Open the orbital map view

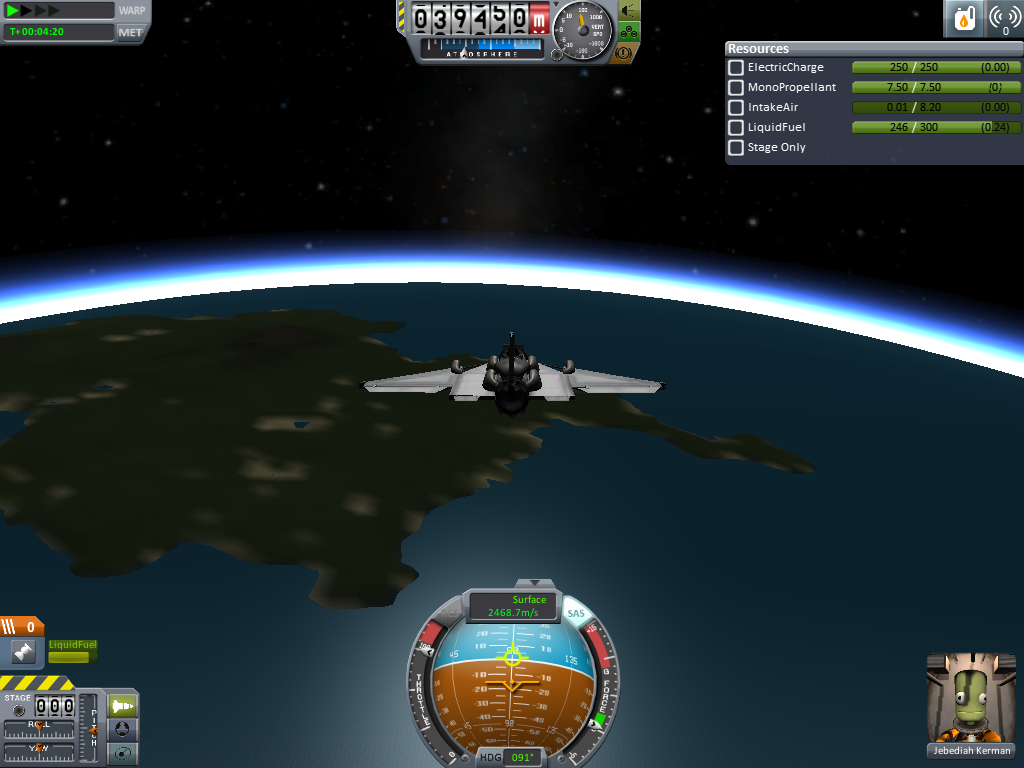pos(122,753)
